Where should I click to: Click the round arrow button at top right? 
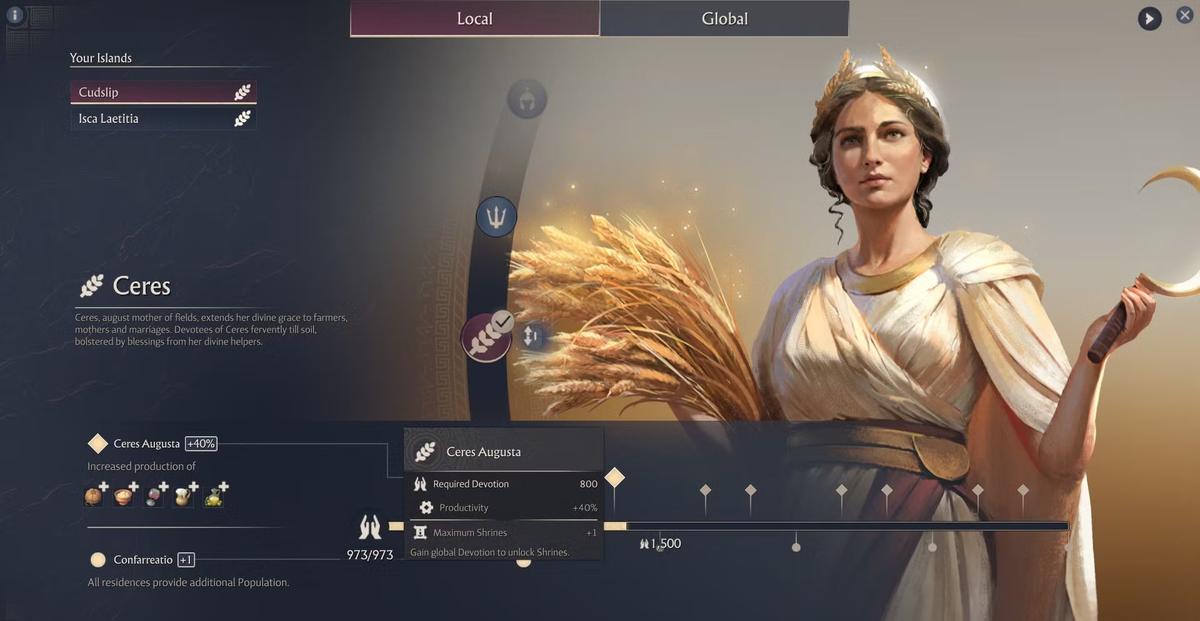(x=1149, y=18)
